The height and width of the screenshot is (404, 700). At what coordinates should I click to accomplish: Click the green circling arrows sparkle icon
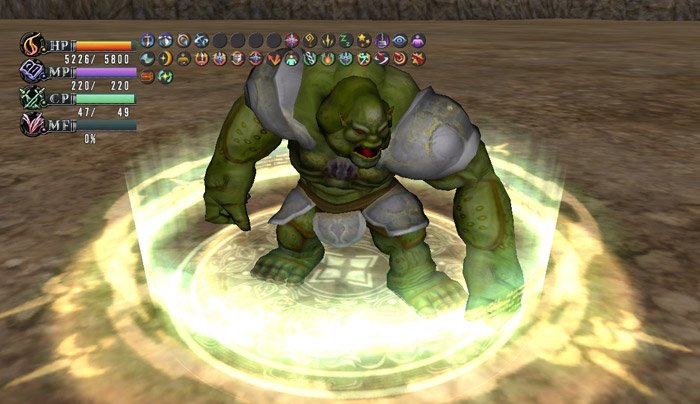[165, 76]
